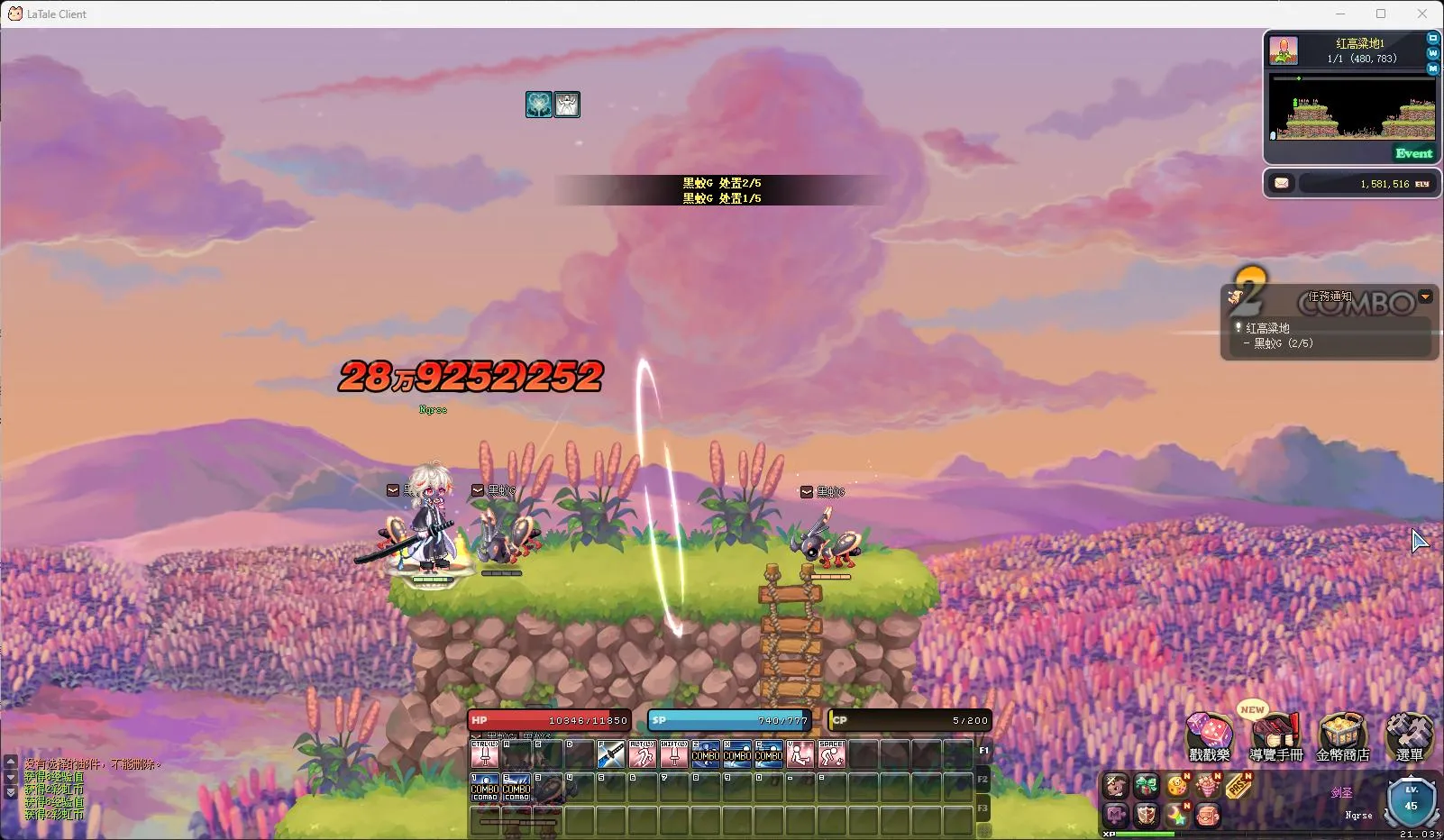
Task: Close the LaTale Client window
Action: (x=1422, y=14)
